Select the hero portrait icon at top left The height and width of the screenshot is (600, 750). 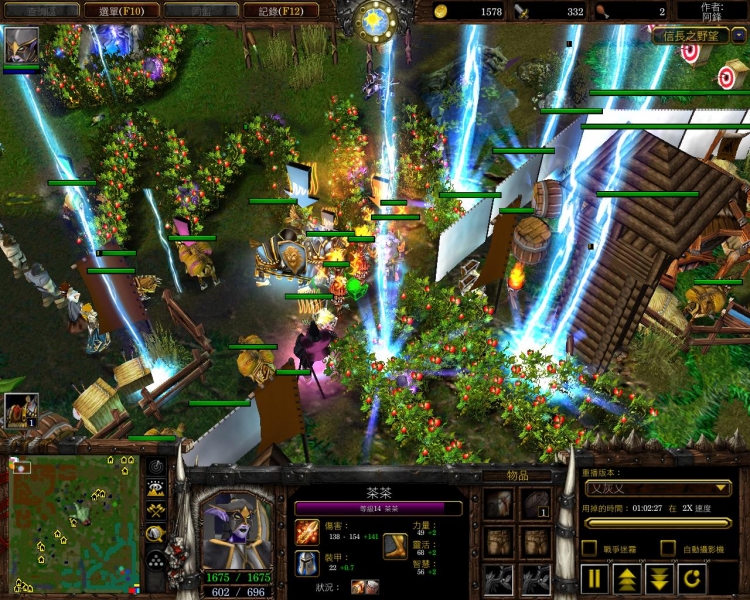coord(20,46)
